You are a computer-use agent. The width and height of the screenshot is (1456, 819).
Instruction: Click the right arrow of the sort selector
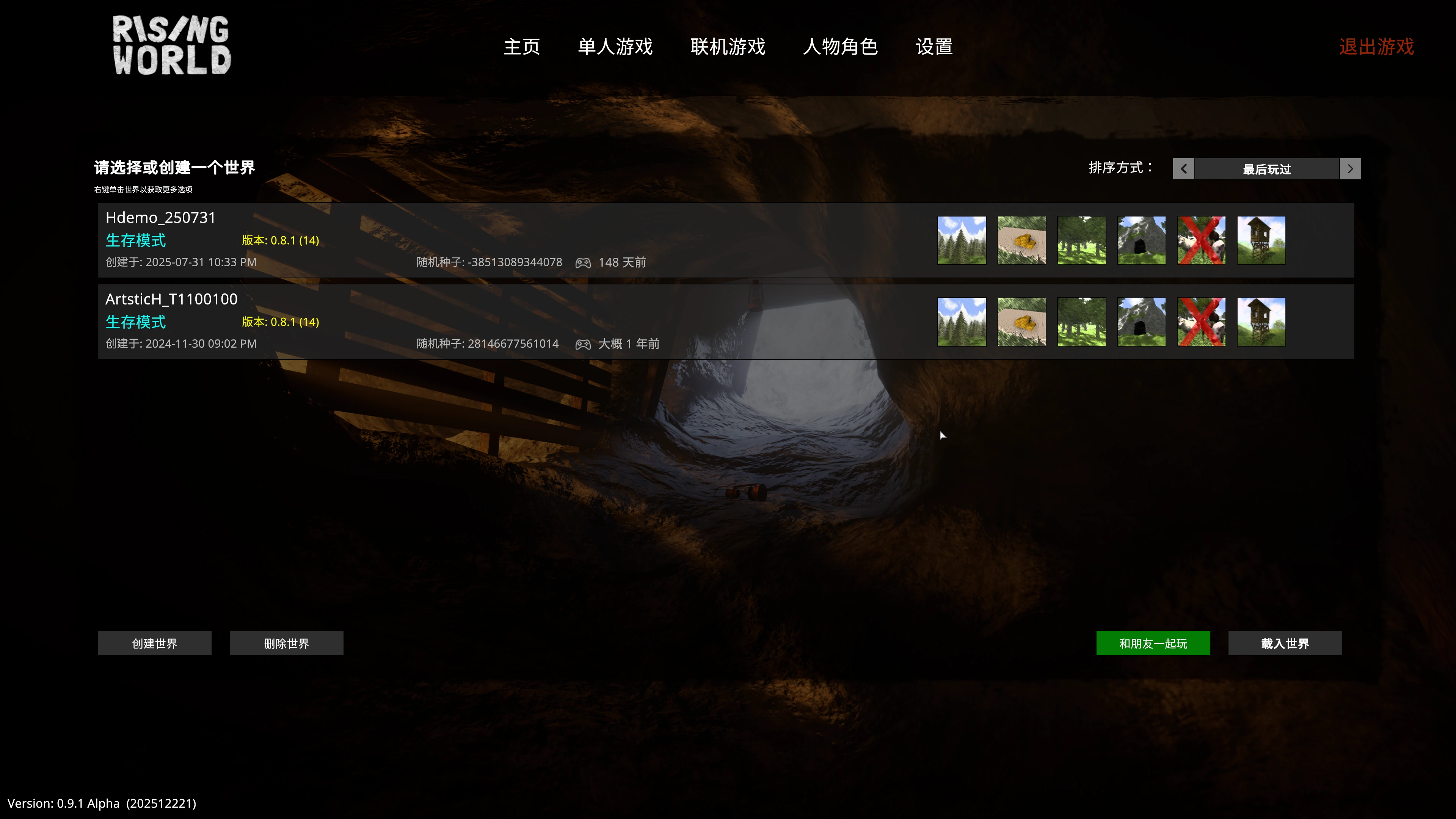coord(1350,168)
